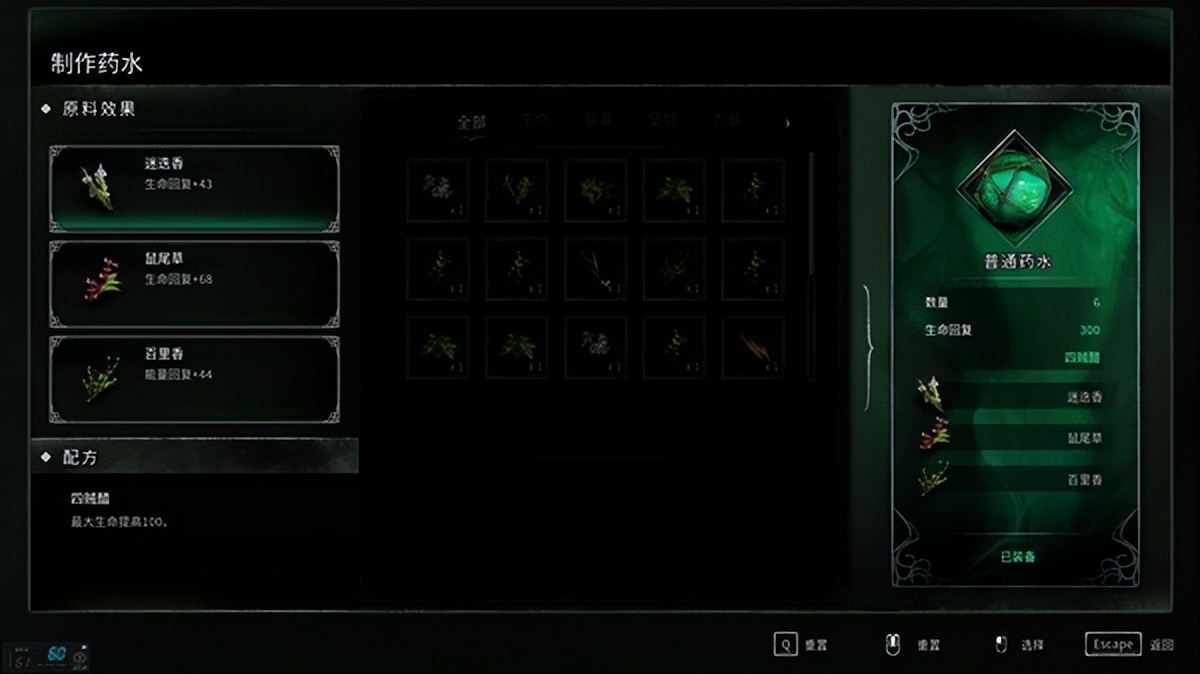The width and height of the screenshot is (1200, 674).
Task: Pick the thin bare twig herb slot
Action: (596, 268)
